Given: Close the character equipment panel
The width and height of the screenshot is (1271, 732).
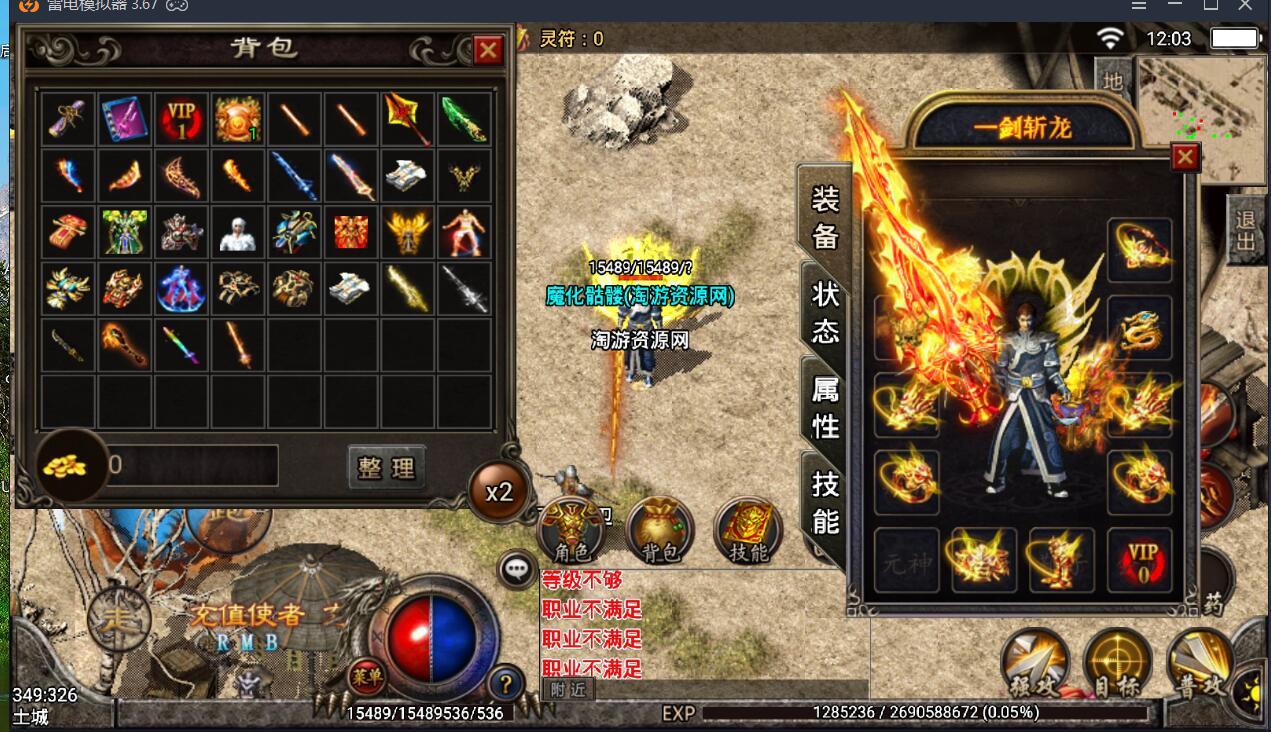Looking at the screenshot, I should (1185, 158).
